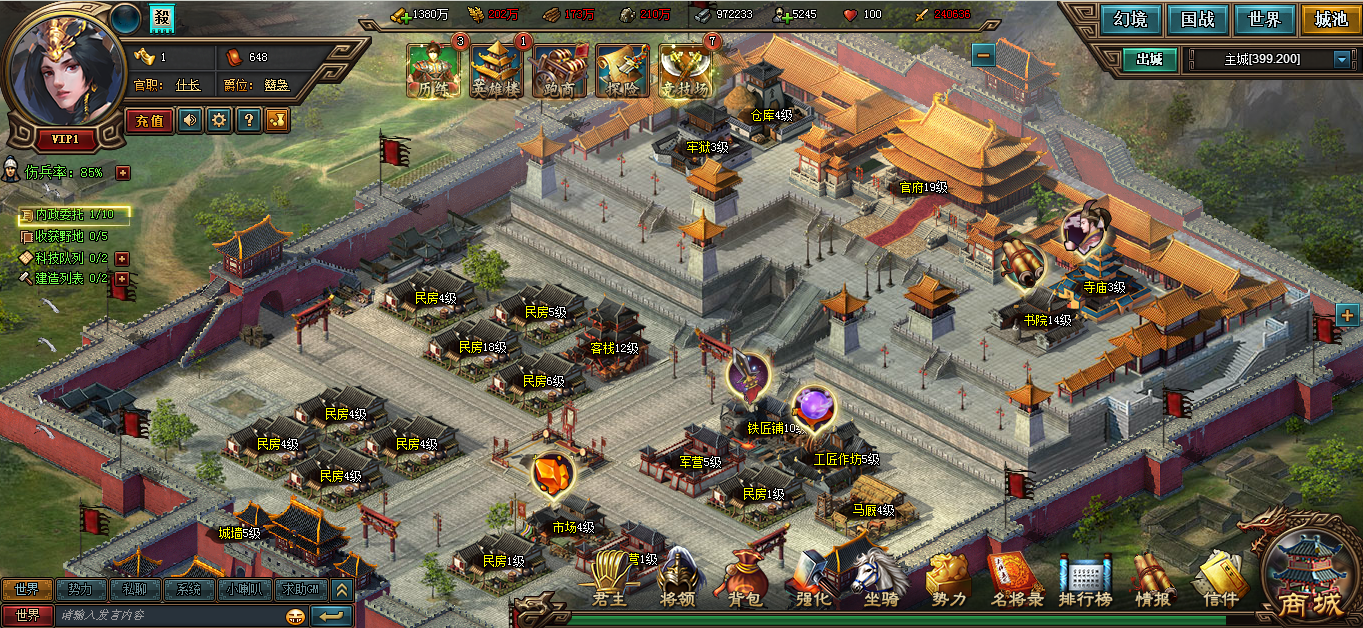Screen dimensions: 1363x628
Task: Click the 出城 leave city button
Action: click(1149, 59)
